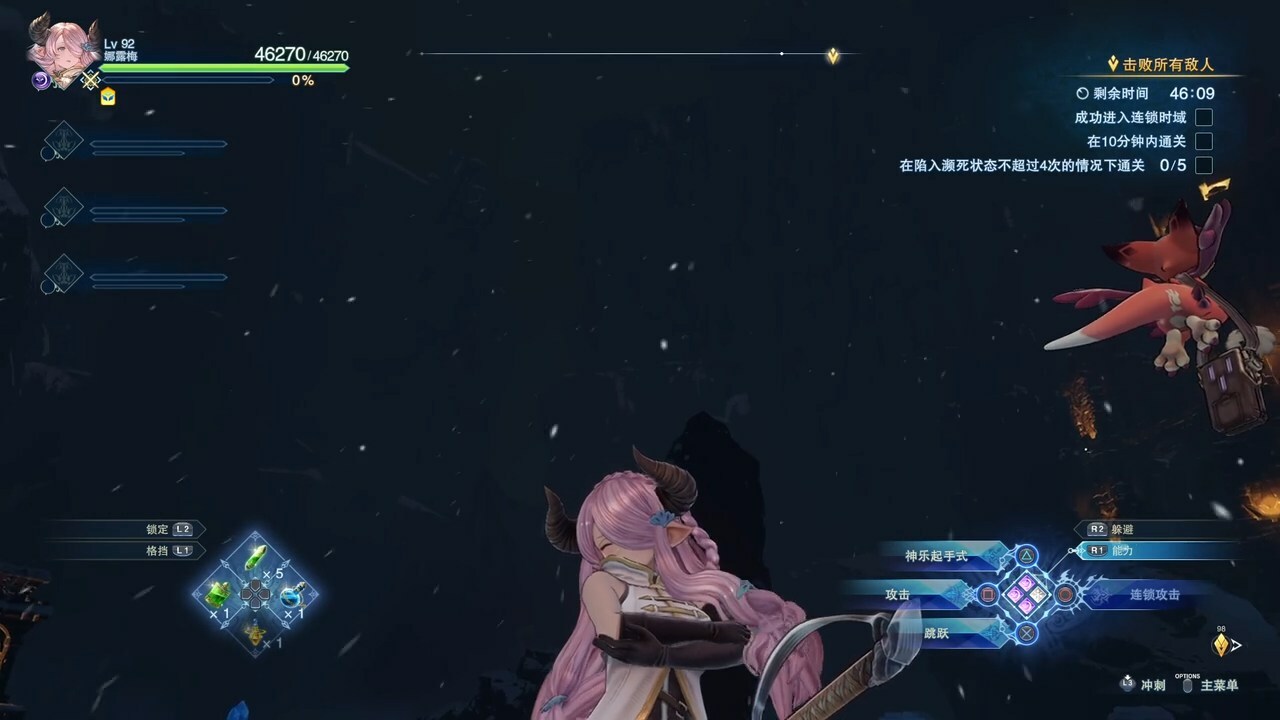
Task: Open the 能力 skills bar
Action: 1122,550
